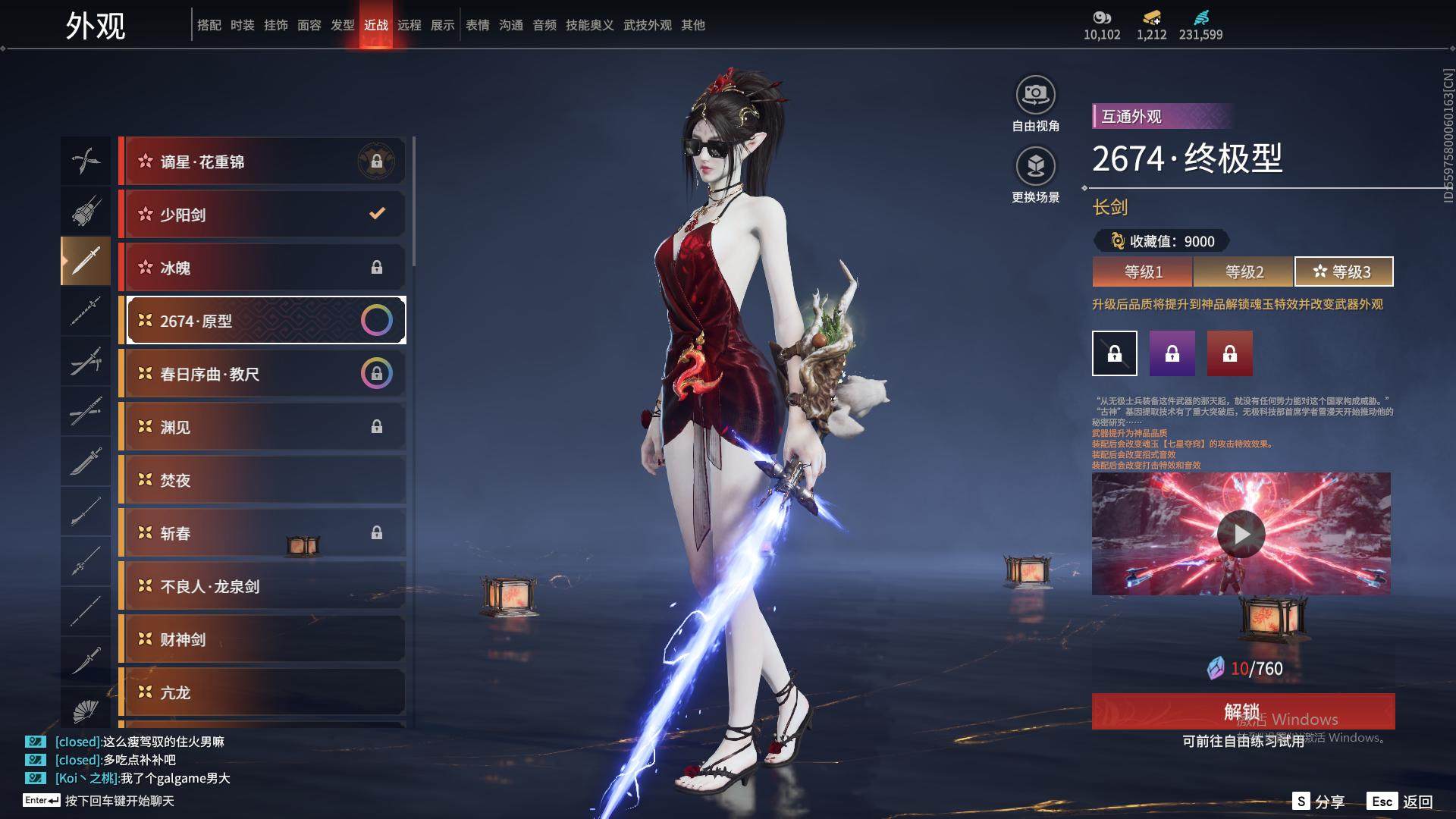Viewport: 1456px width, 819px height.
Task: Select the 焚夜 weapon skin
Action: point(262,480)
